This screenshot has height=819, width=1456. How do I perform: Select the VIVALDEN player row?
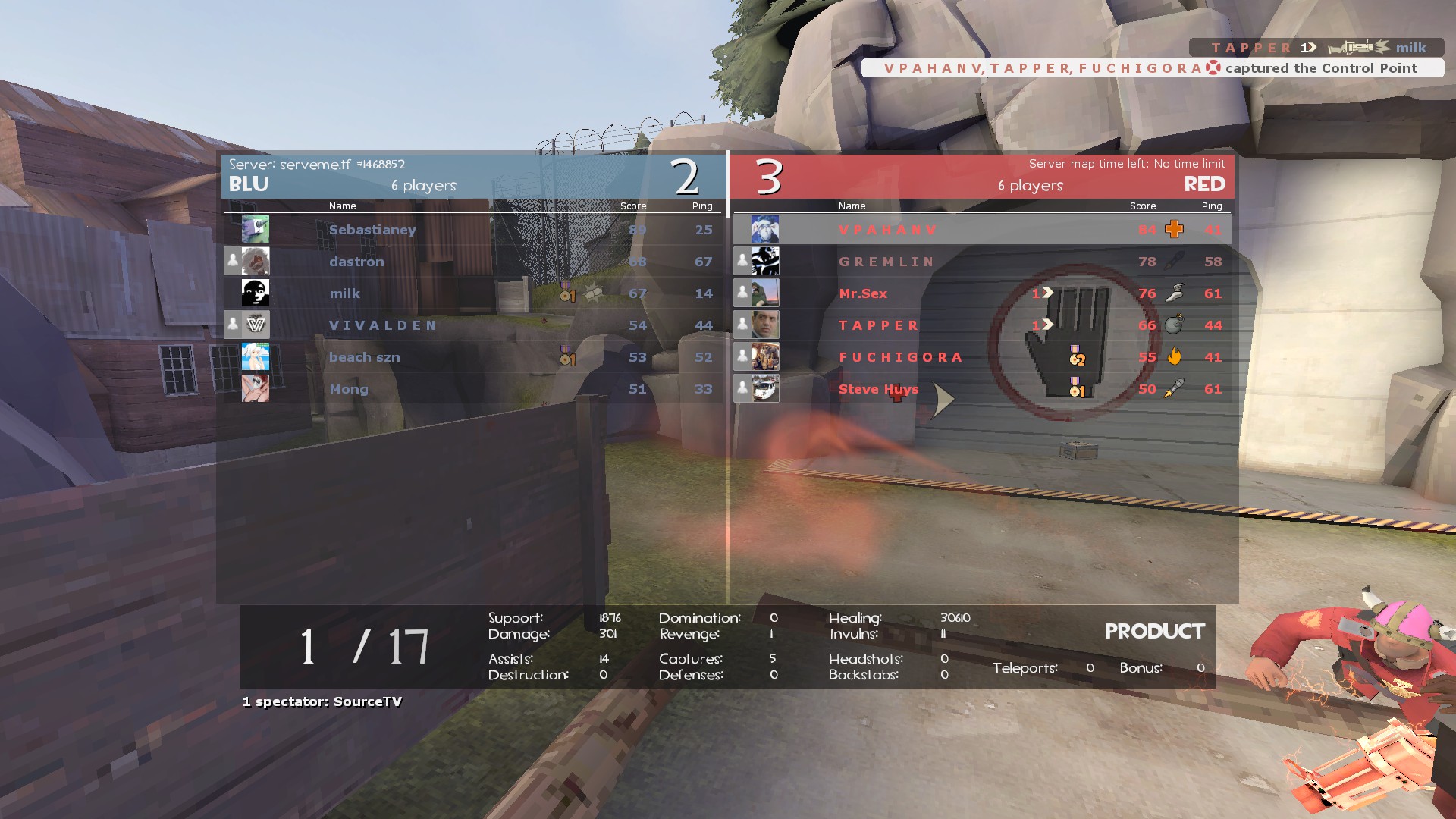pyautogui.click(x=383, y=325)
